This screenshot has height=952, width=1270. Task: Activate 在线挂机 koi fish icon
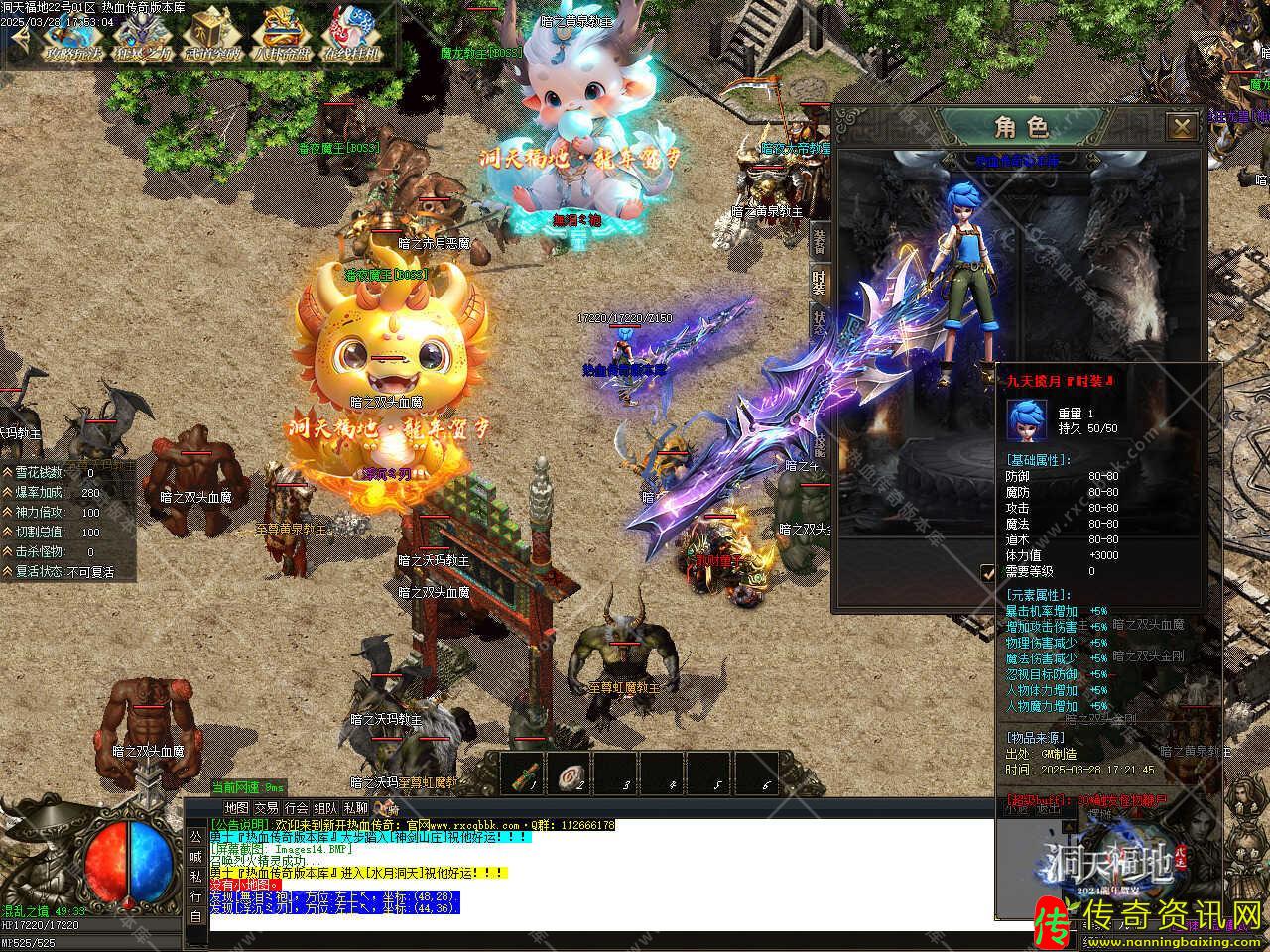coord(351,38)
